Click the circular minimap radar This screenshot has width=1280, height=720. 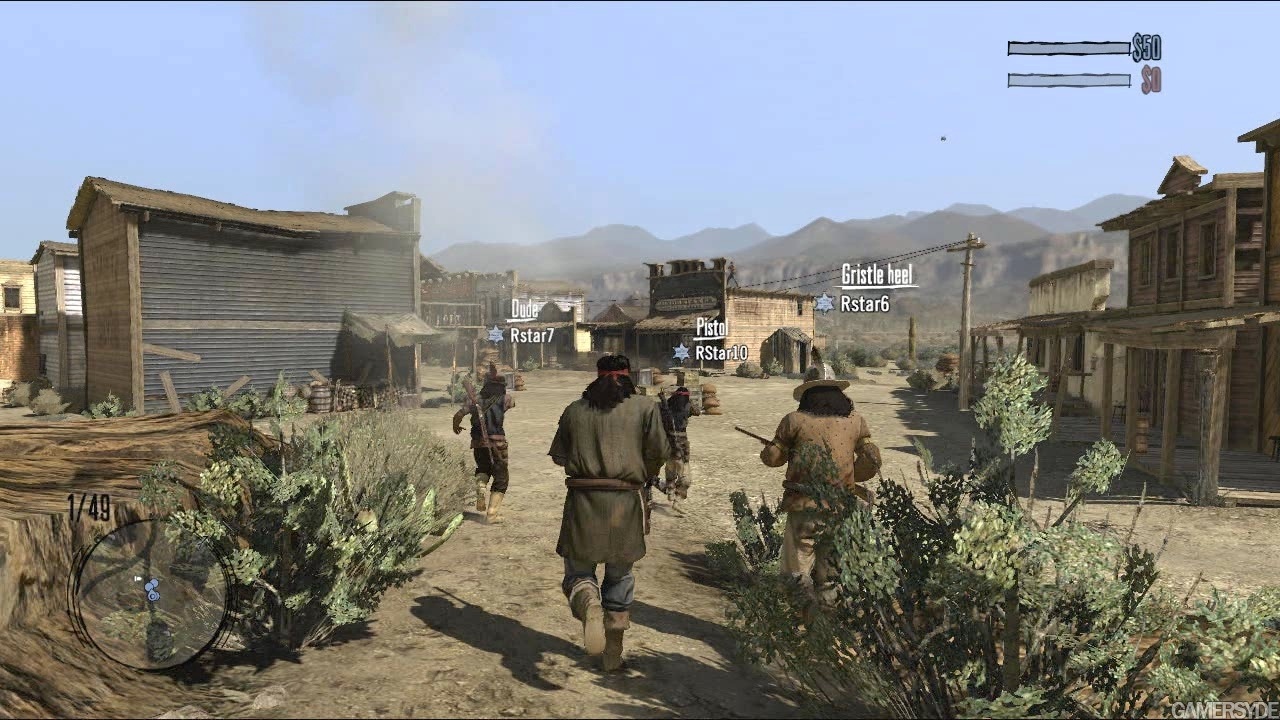[151, 591]
